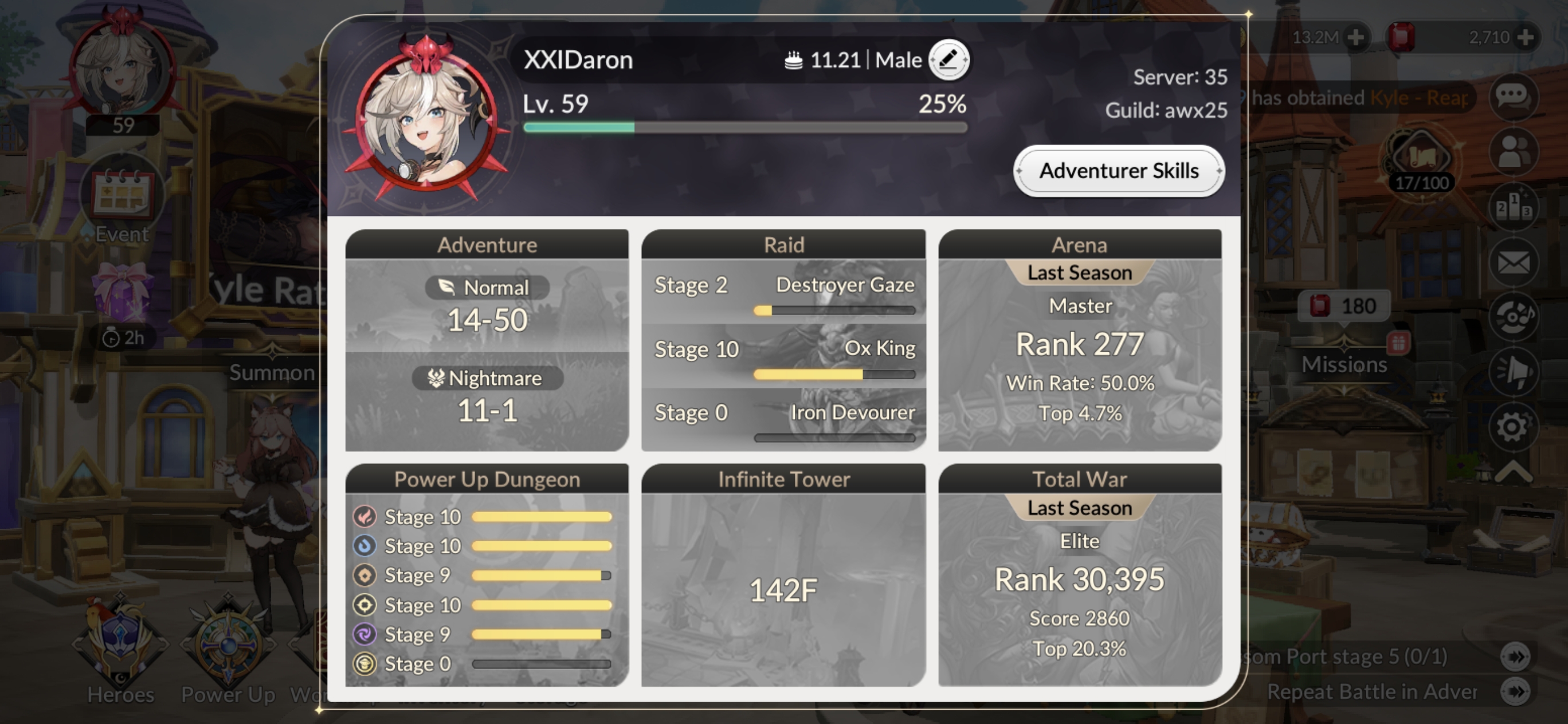Open the friends silhouette icon

(x=1512, y=151)
